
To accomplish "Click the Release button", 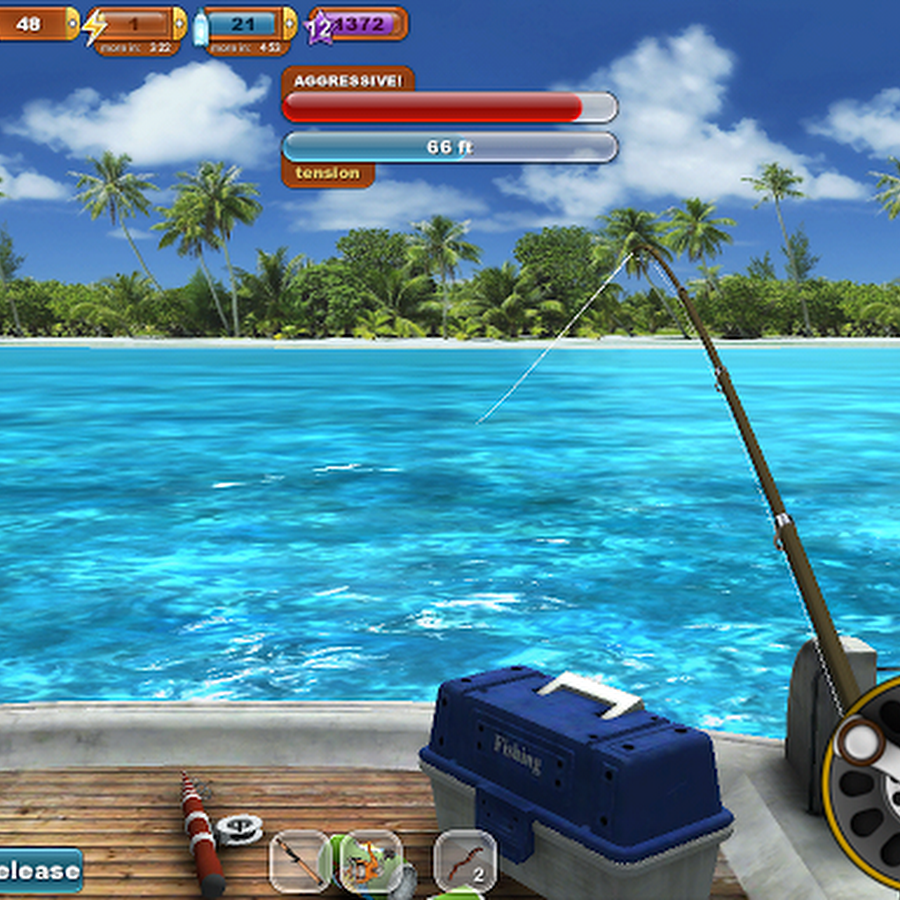I will click(40, 870).
